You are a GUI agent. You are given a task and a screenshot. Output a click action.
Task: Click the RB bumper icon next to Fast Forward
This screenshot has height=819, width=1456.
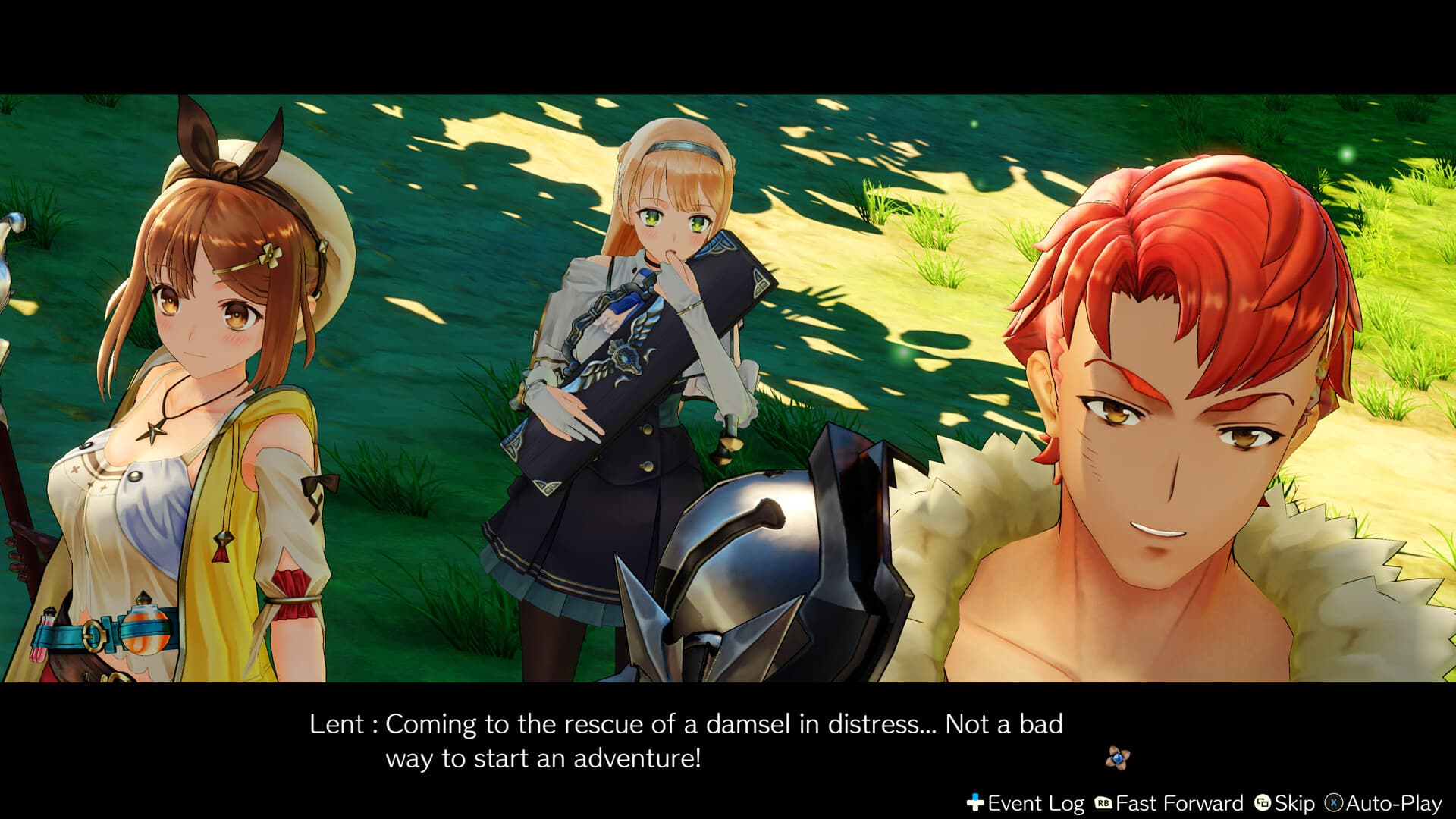tap(1103, 801)
